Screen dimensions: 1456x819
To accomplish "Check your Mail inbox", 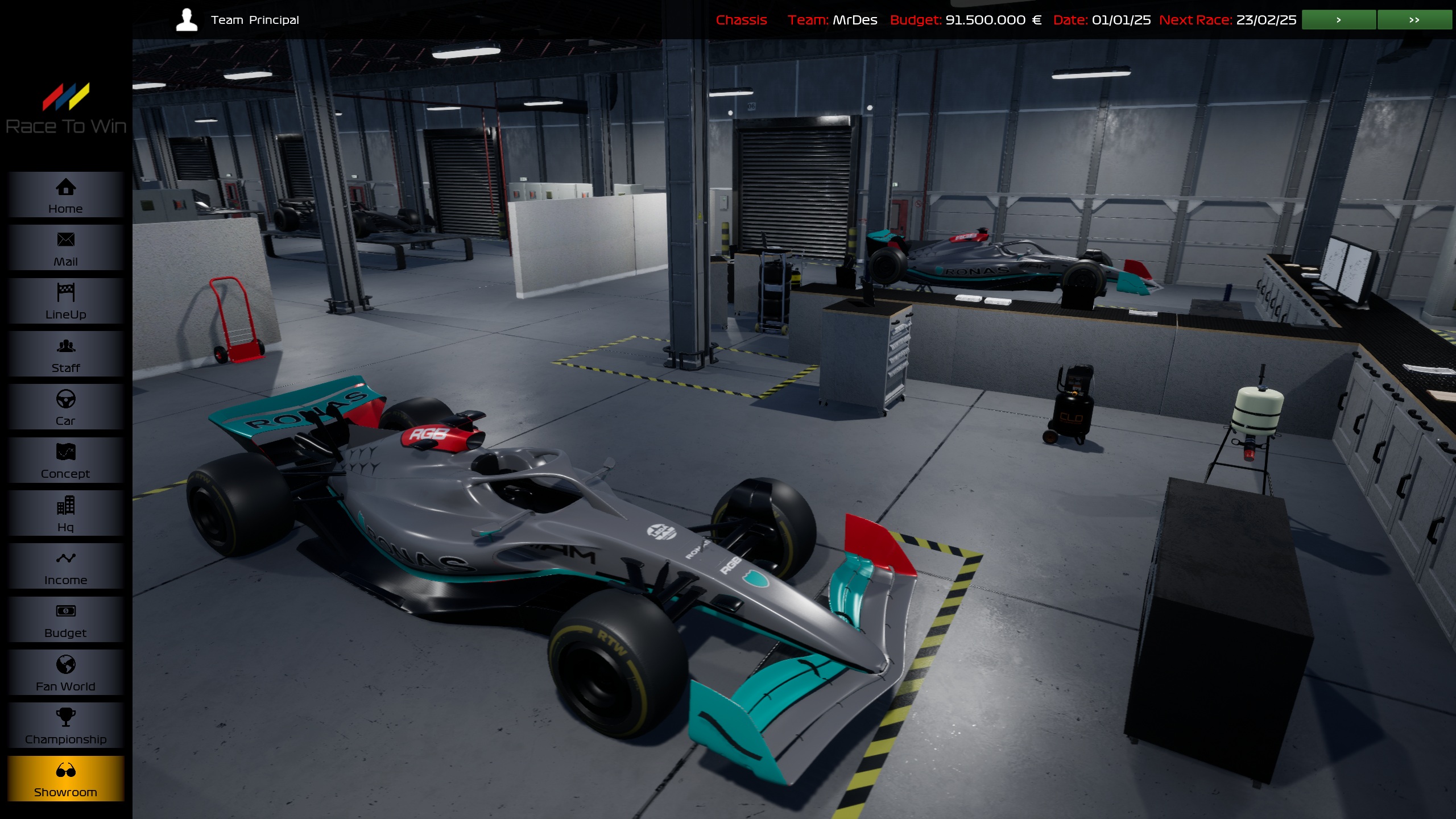I will (x=65, y=248).
